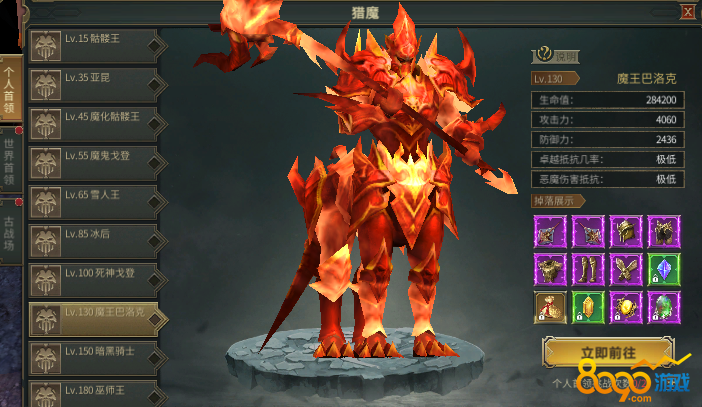View the gold orb drop item
Image resolution: width=702 pixels, height=407 pixels.
click(625, 307)
